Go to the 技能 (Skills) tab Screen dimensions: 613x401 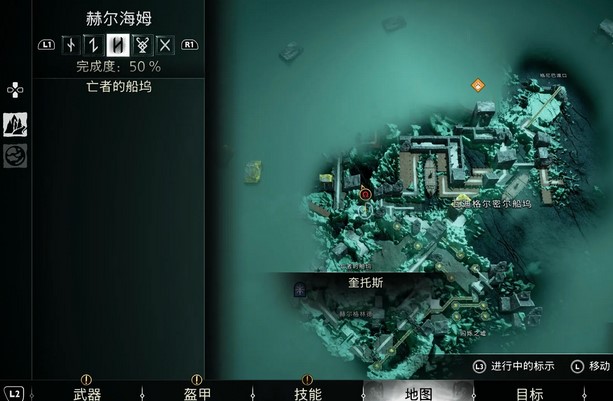click(307, 393)
